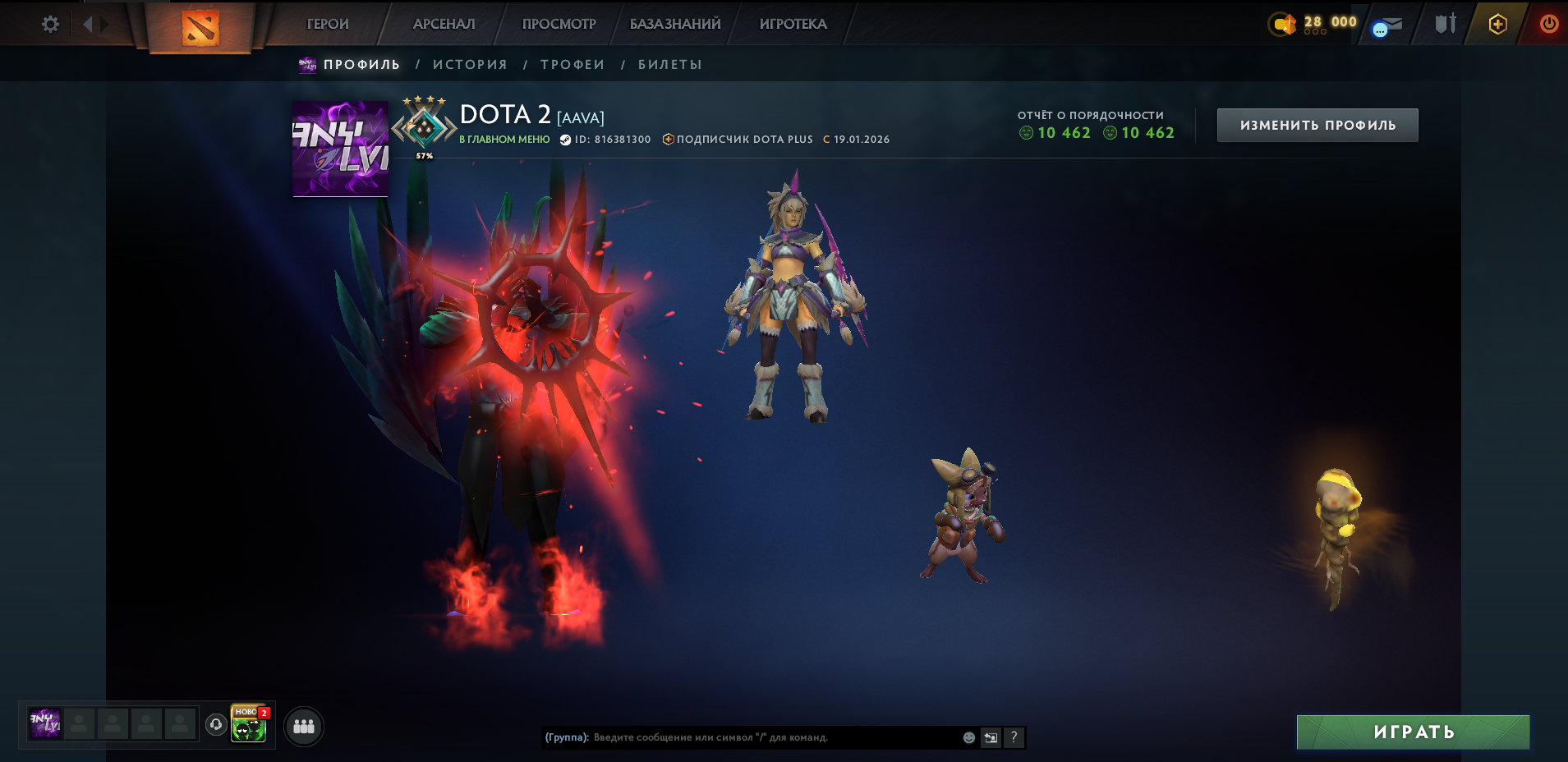This screenshot has width=1568, height=762.
Task: Open the ТРОФЕИ tab
Action: point(572,63)
